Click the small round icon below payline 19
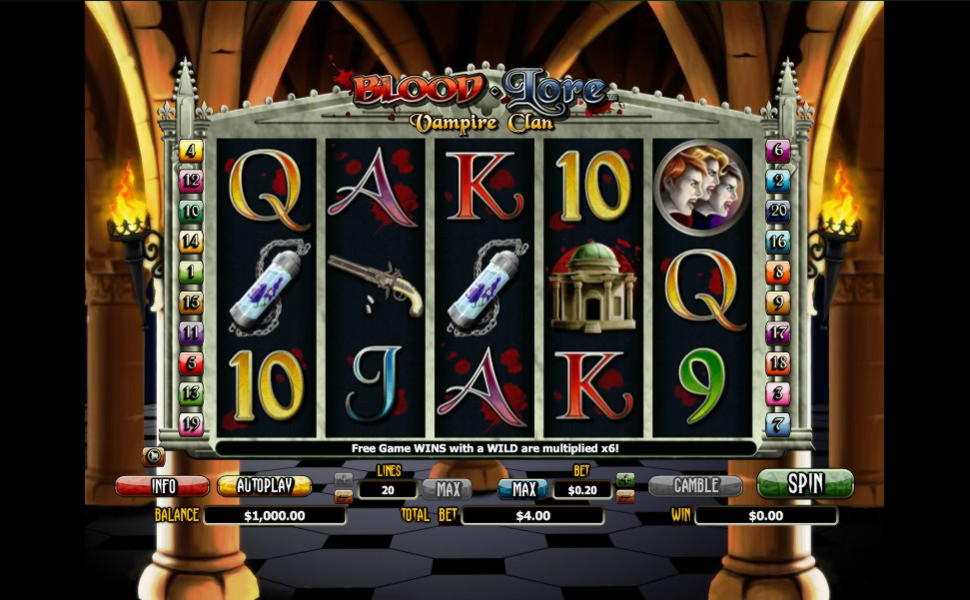Screen dimensions: 970x600 pos(155,457)
